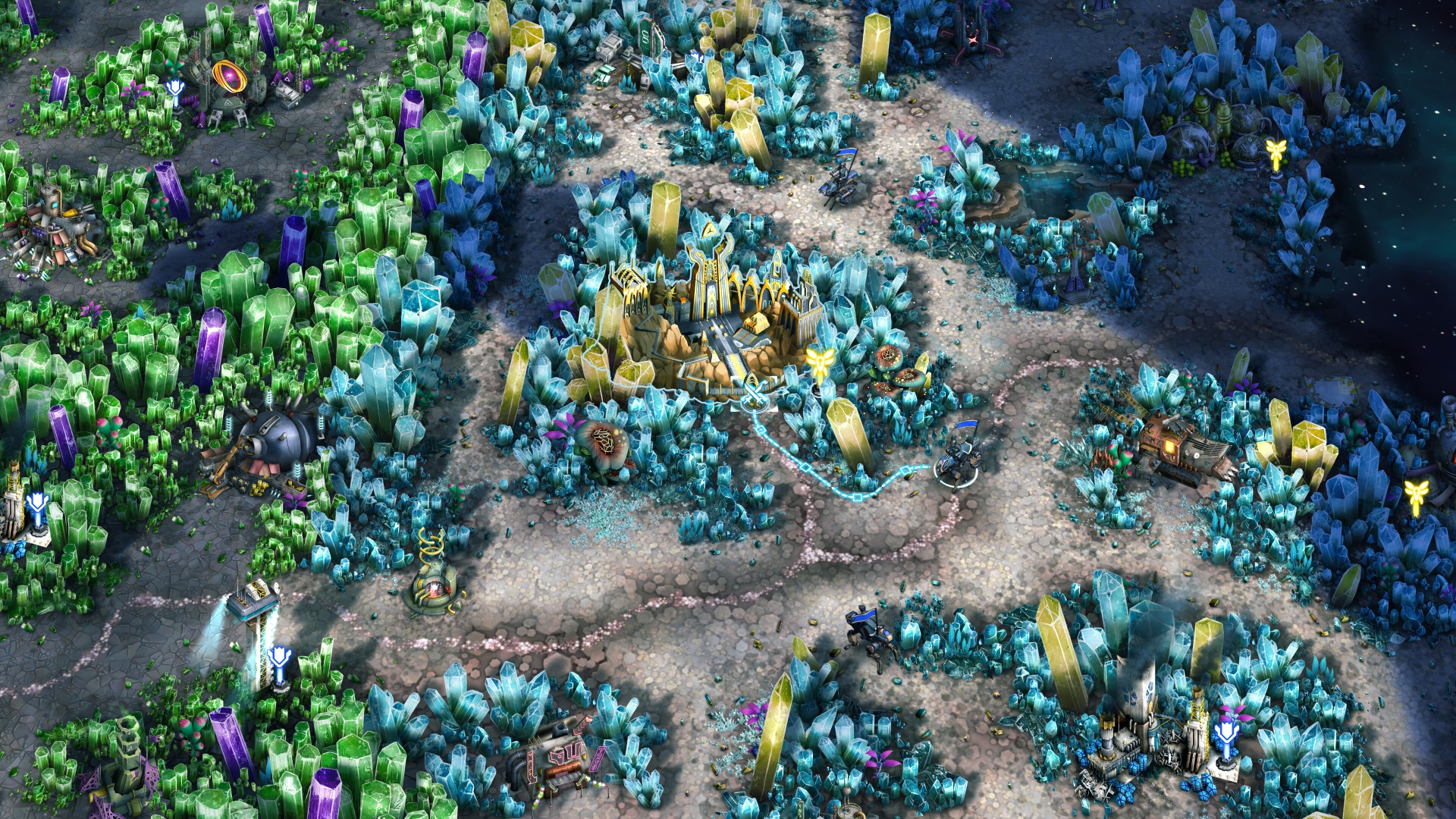Select the unit with the white selection ring
This screenshot has height=819, width=1456.
click(x=959, y=460)
